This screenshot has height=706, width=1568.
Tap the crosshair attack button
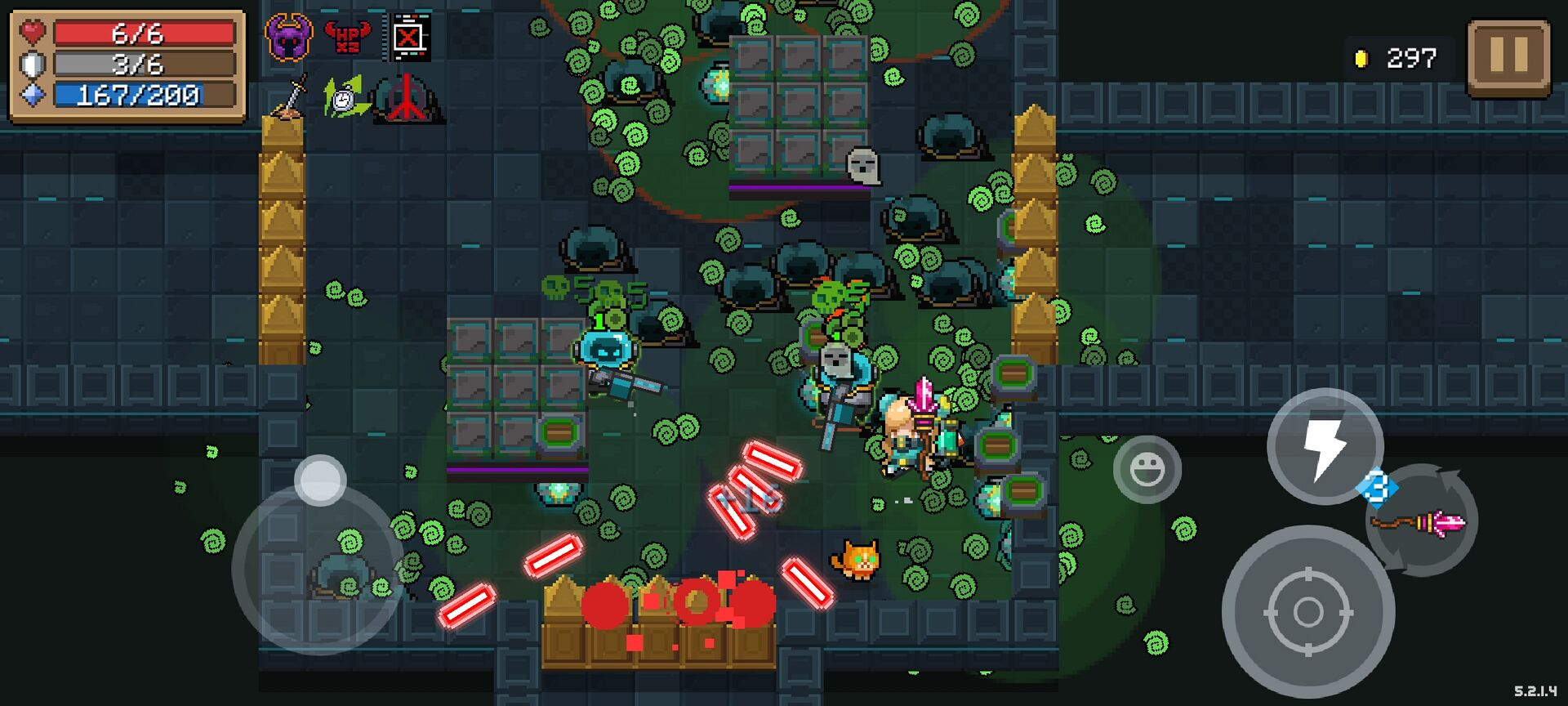[x=1307, y=611]
